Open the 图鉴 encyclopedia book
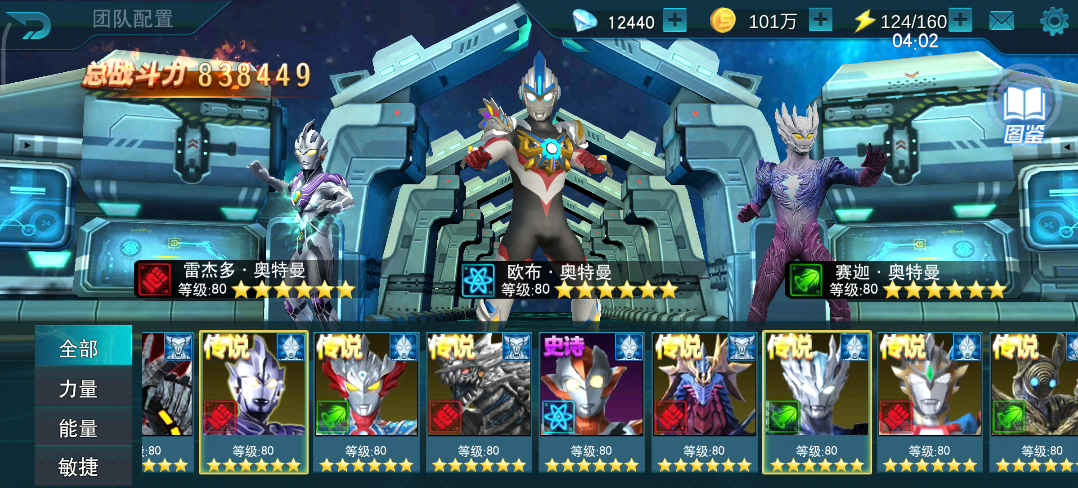 (1024, 107)
